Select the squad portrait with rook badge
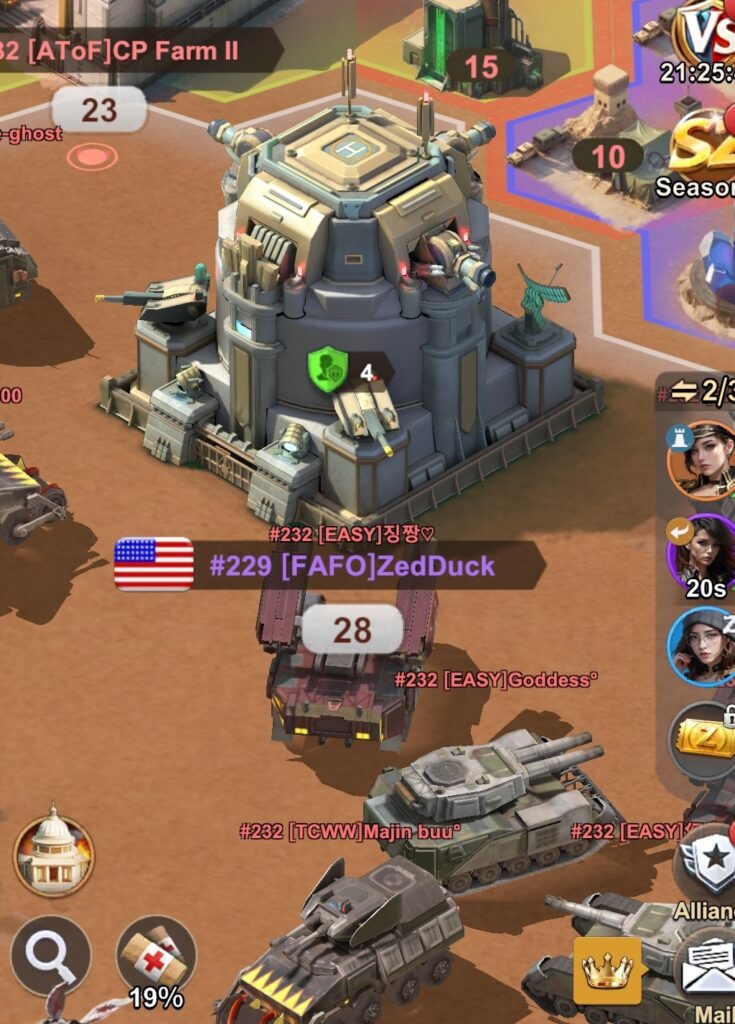 coord(703,459)
